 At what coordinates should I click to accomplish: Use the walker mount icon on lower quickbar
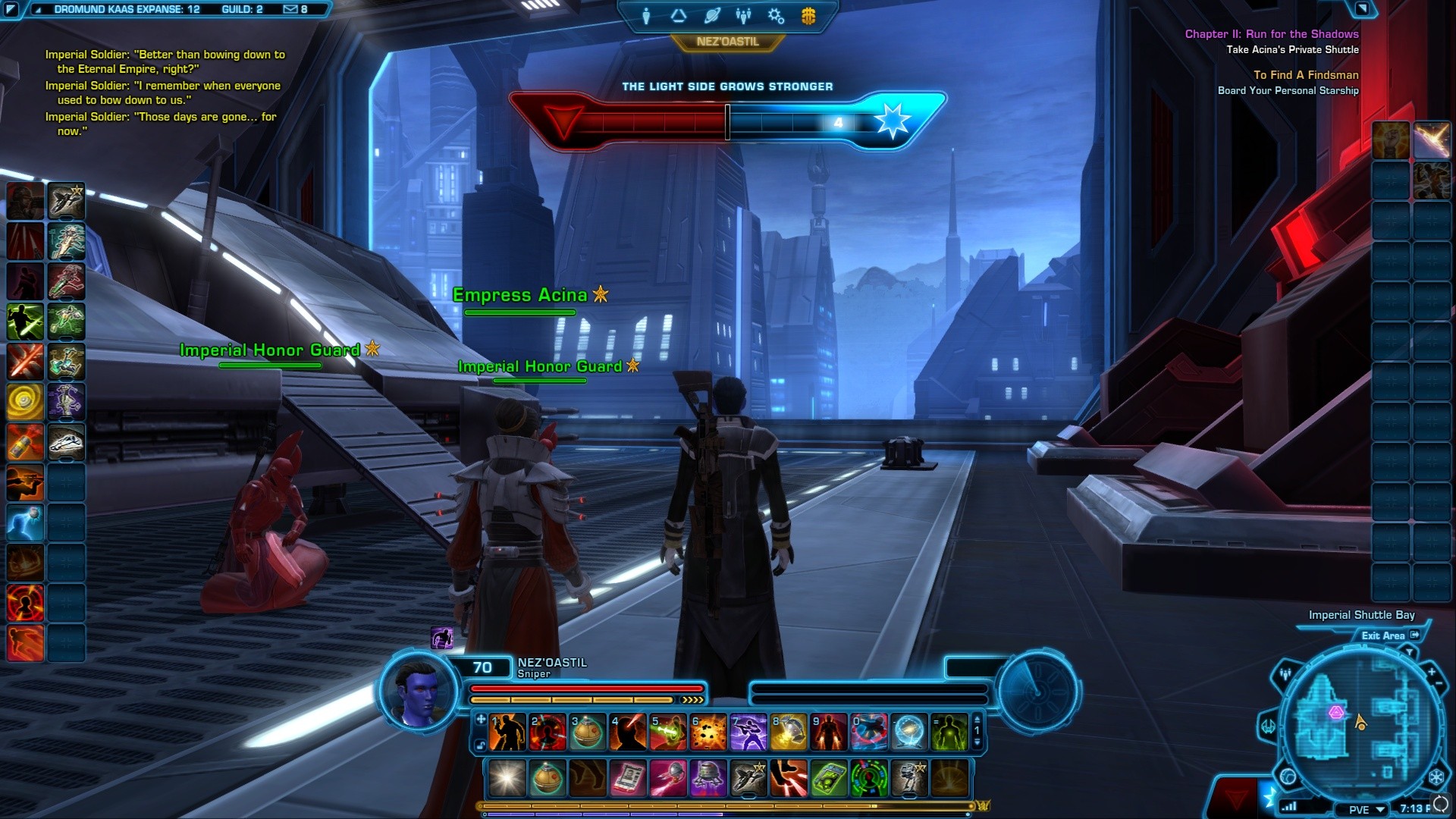(909, 779)
